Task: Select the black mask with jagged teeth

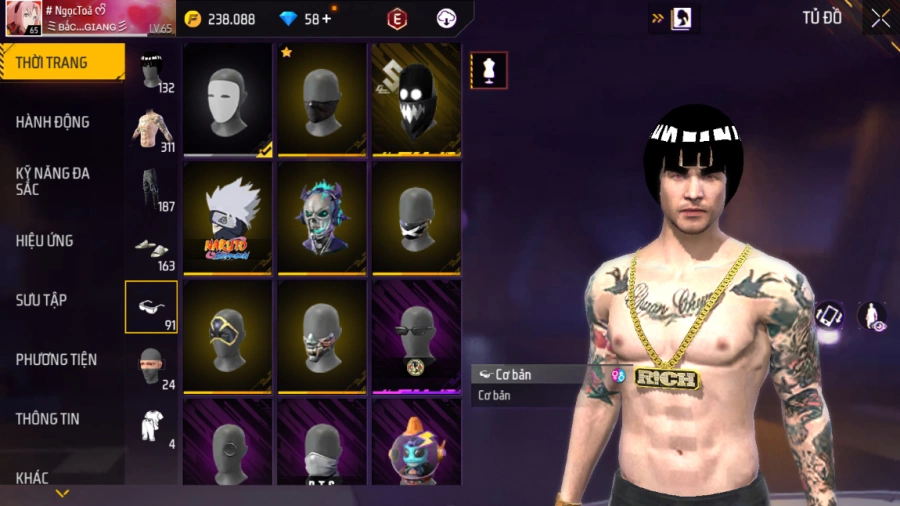Action: [x=416, y=100]
